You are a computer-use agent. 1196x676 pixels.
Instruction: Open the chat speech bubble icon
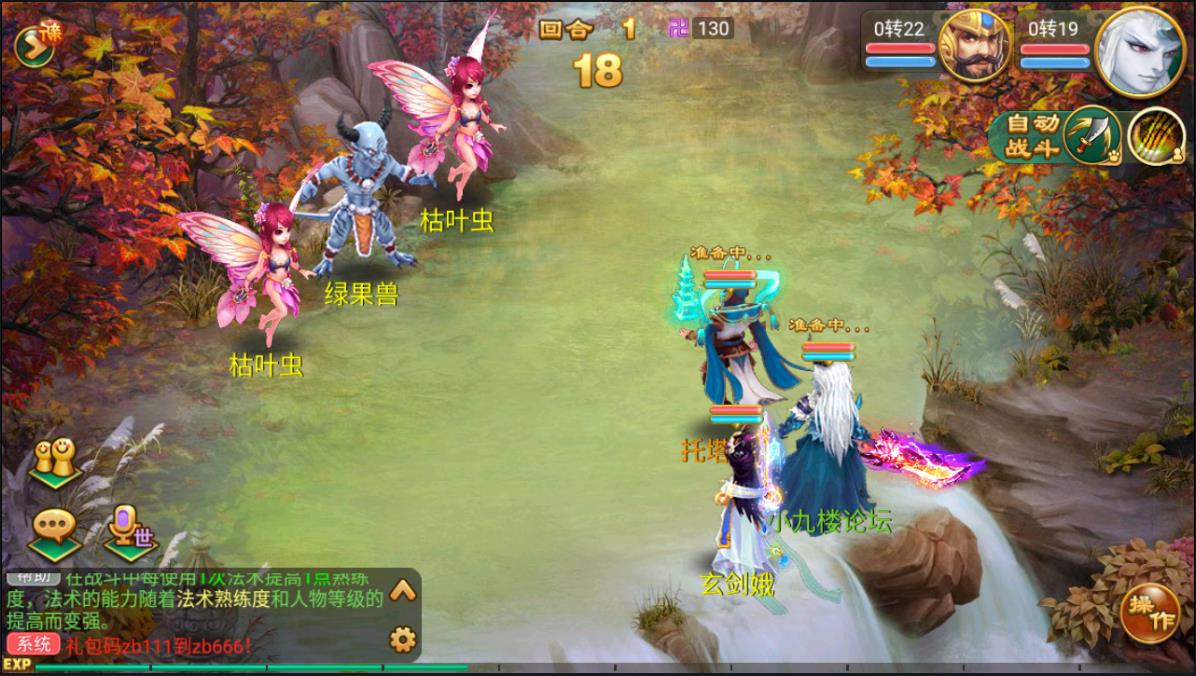[53, 528]
